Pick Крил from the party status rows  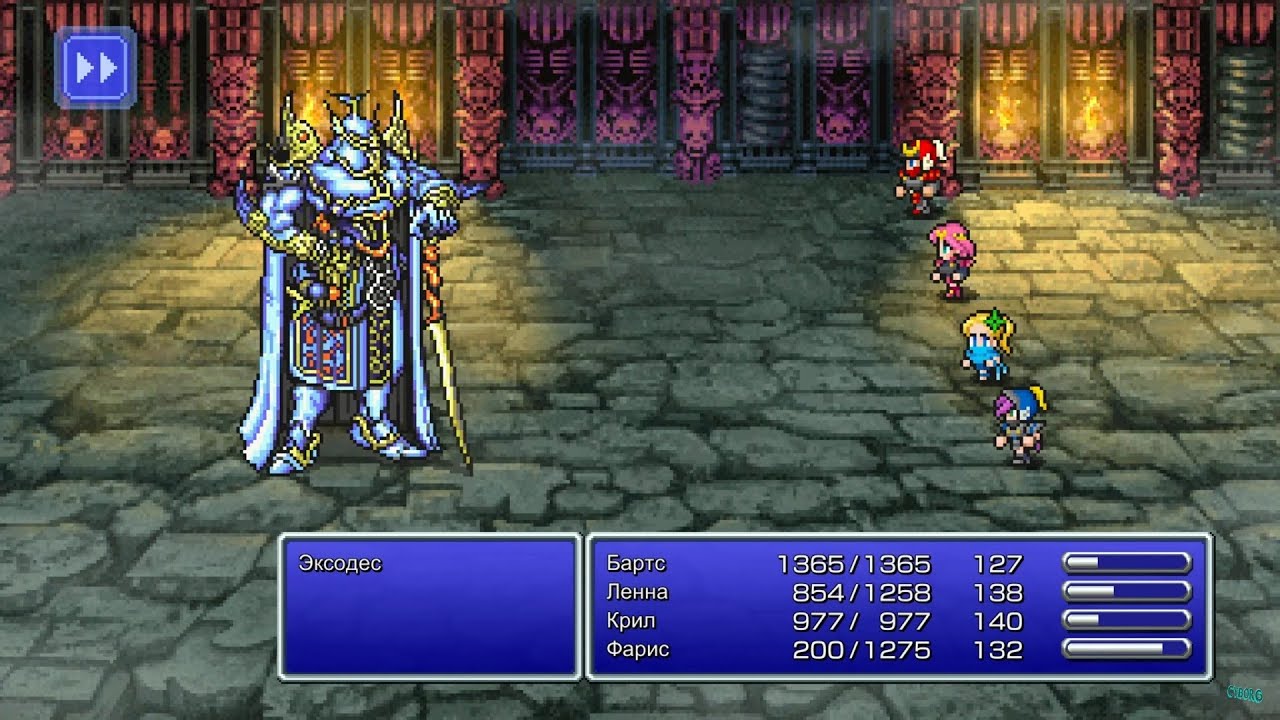632,621
